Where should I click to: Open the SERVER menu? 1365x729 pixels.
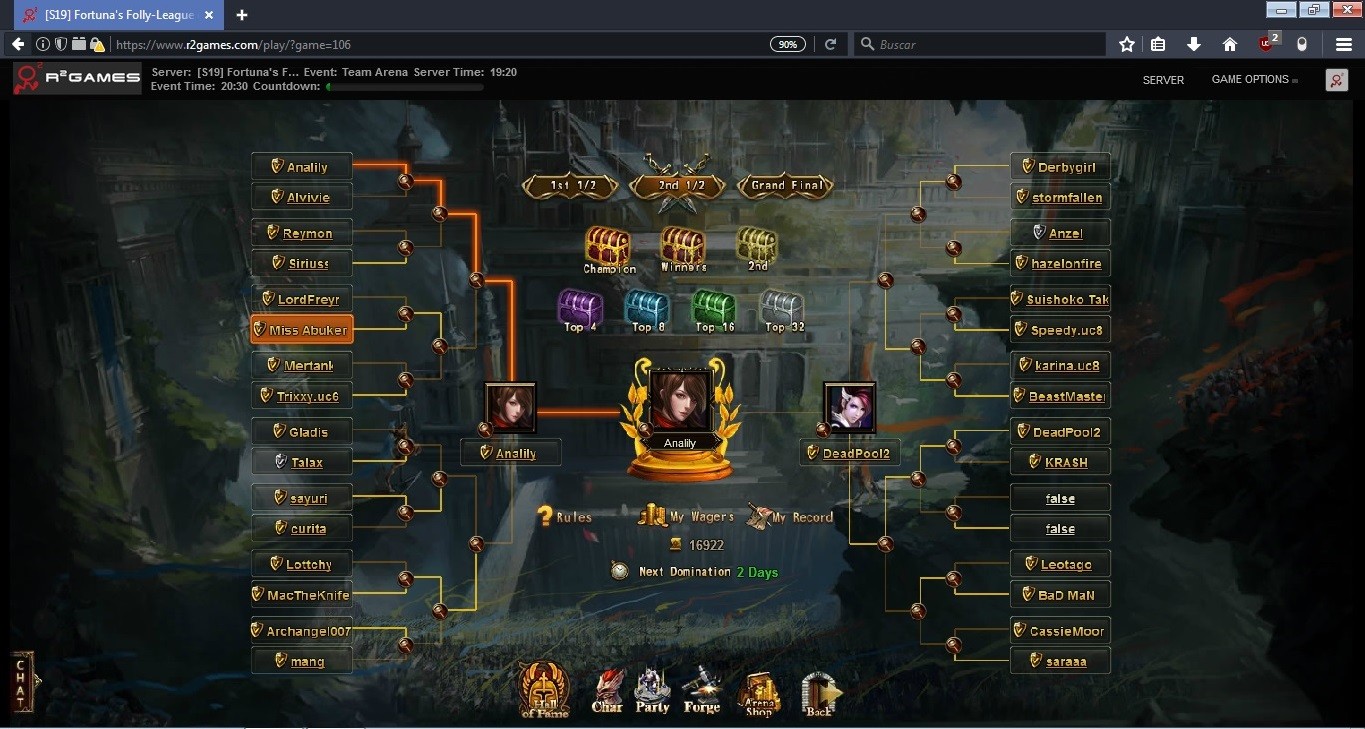coord(1163,80)
